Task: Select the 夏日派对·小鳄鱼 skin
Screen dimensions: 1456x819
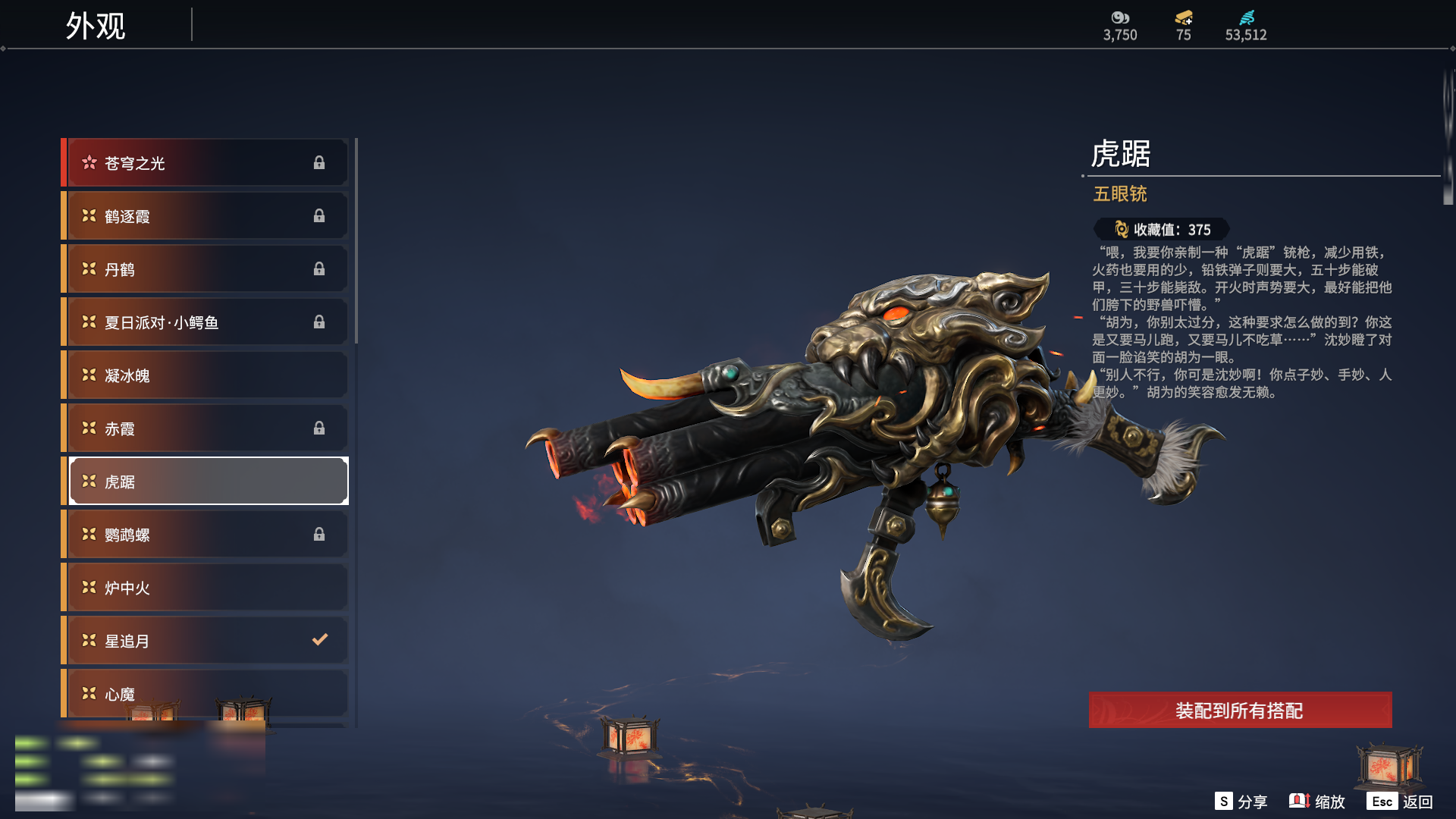Action: [x=206, y=322]
